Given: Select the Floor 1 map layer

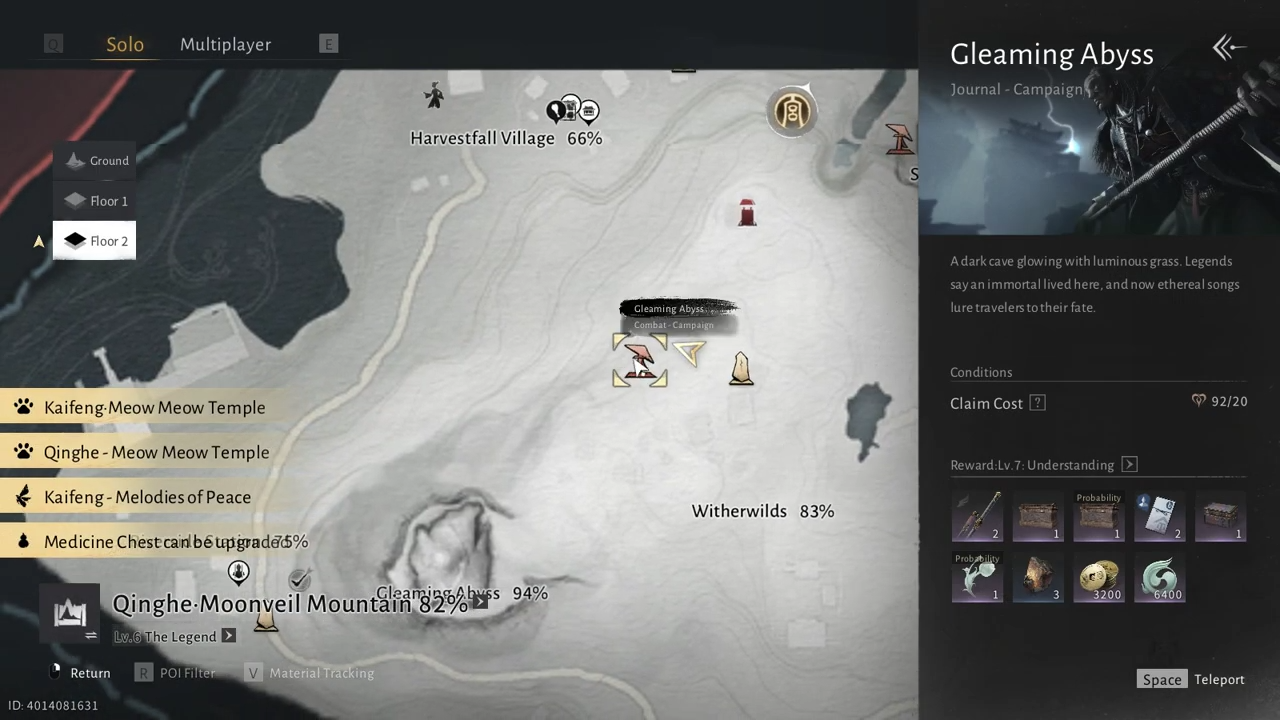Looking at the screenshot, I should point(95,201).
